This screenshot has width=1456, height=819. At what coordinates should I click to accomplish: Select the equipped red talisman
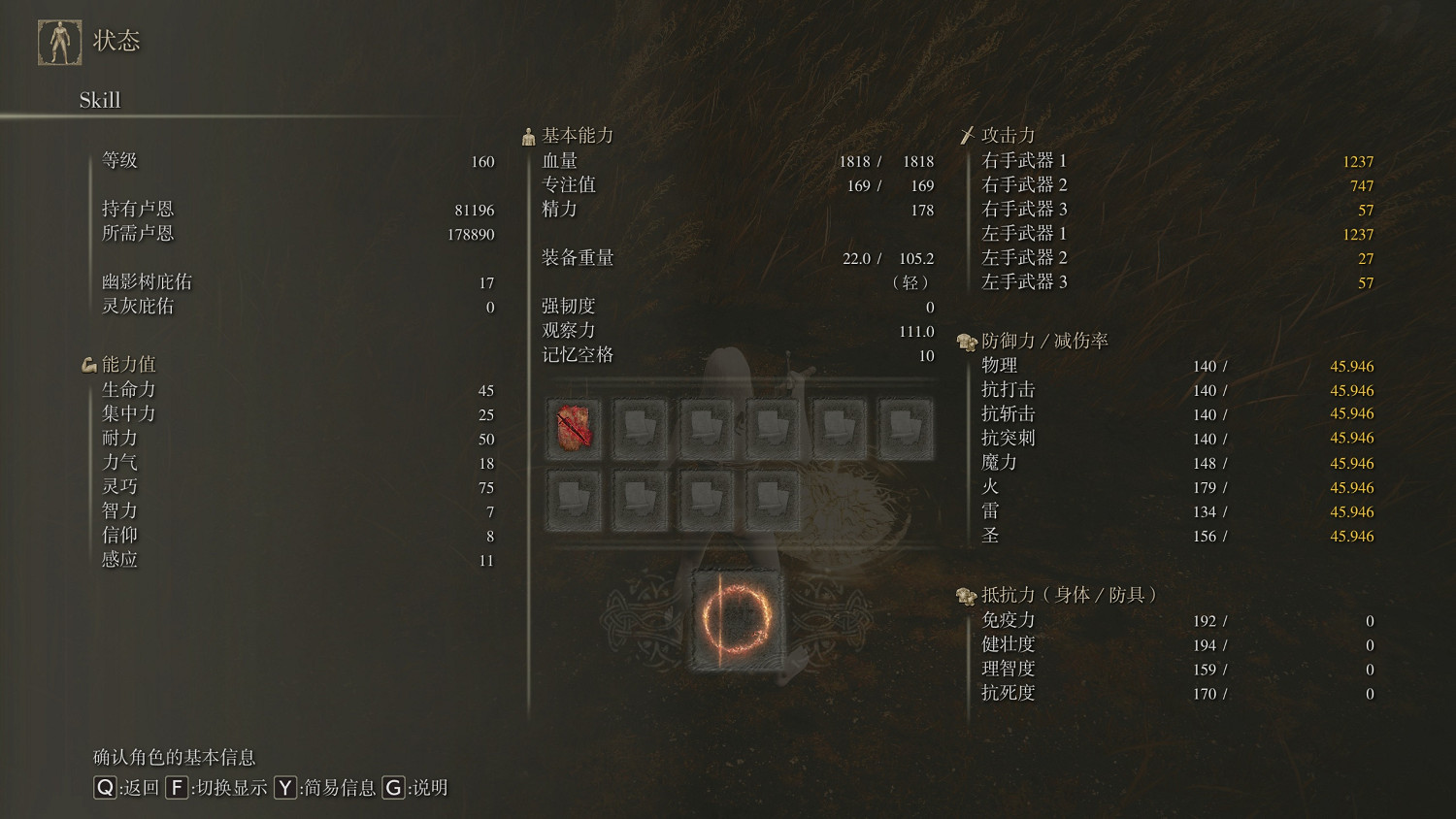(x=574, y=429)
